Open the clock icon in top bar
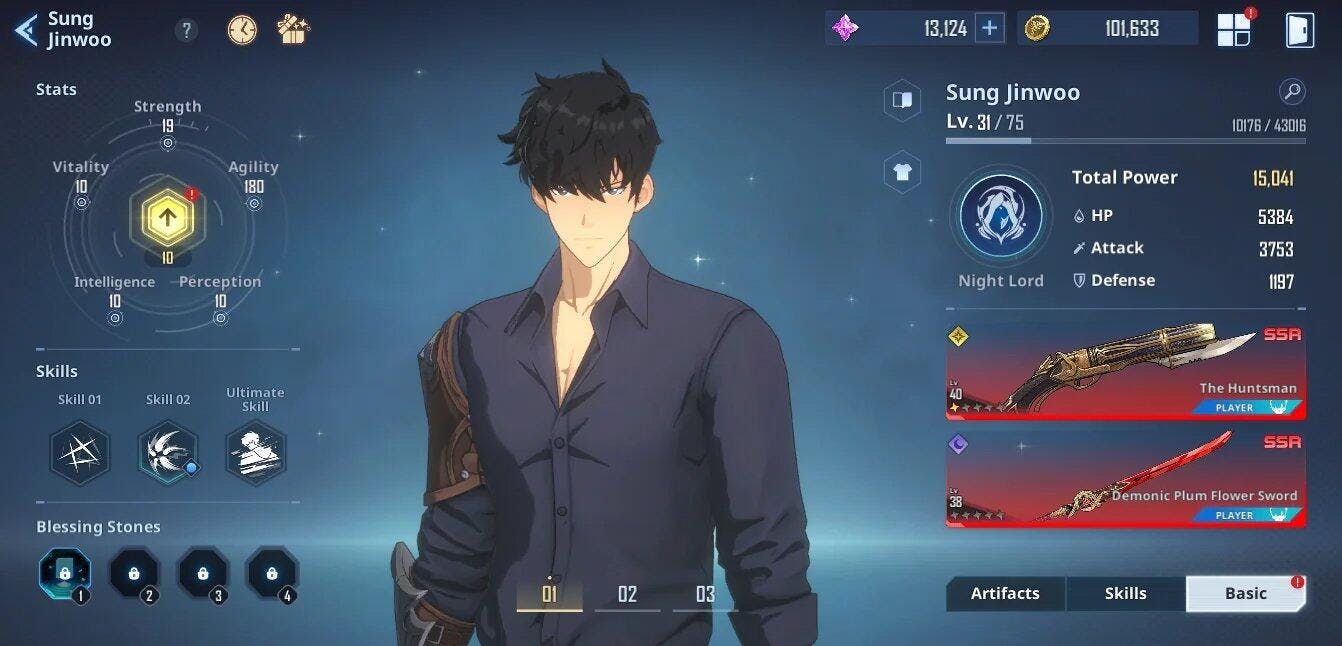The image size is (1342, 646). pos(242,30)
